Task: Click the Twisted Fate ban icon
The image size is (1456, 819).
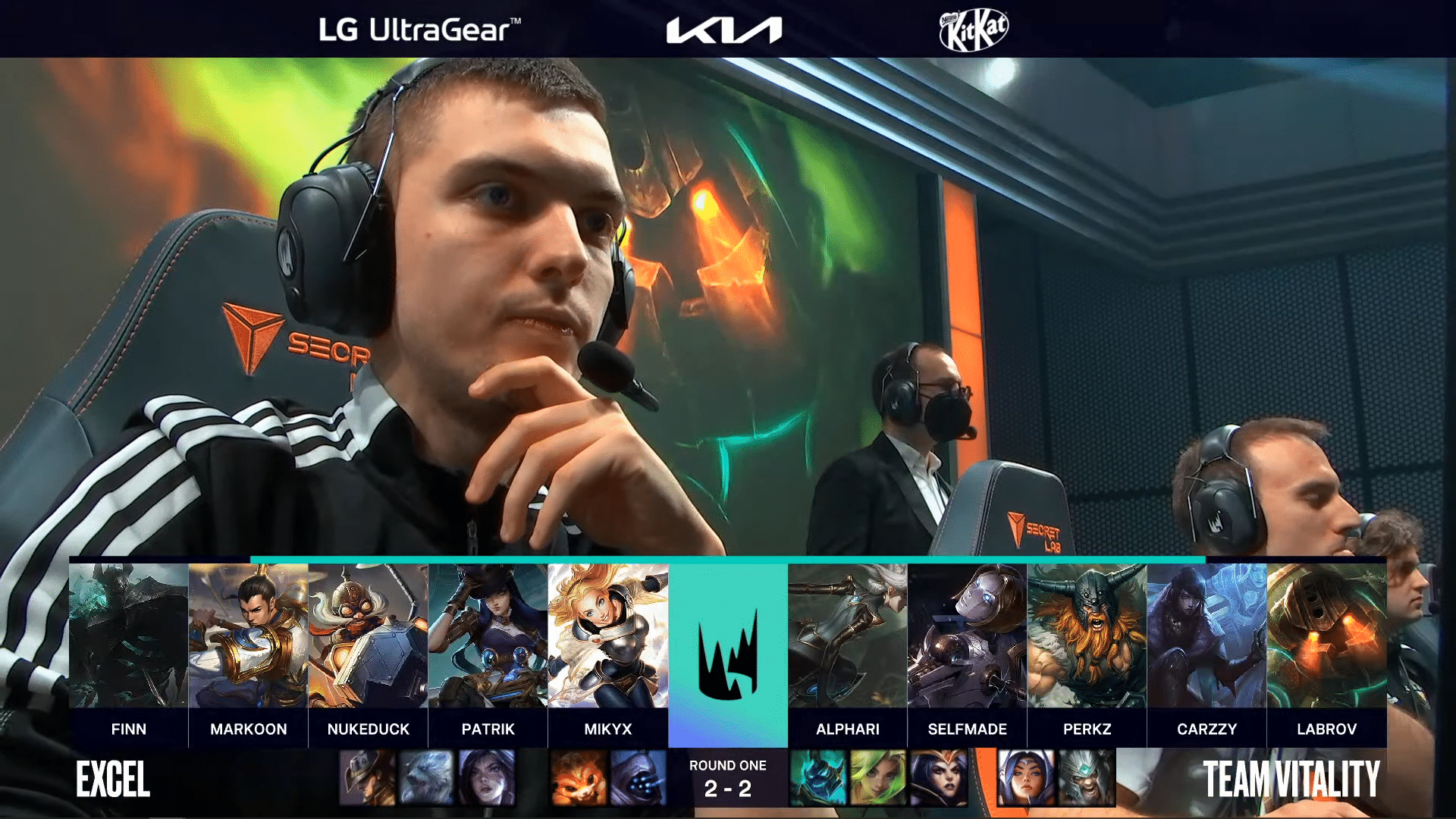Action: coord(367,777)
